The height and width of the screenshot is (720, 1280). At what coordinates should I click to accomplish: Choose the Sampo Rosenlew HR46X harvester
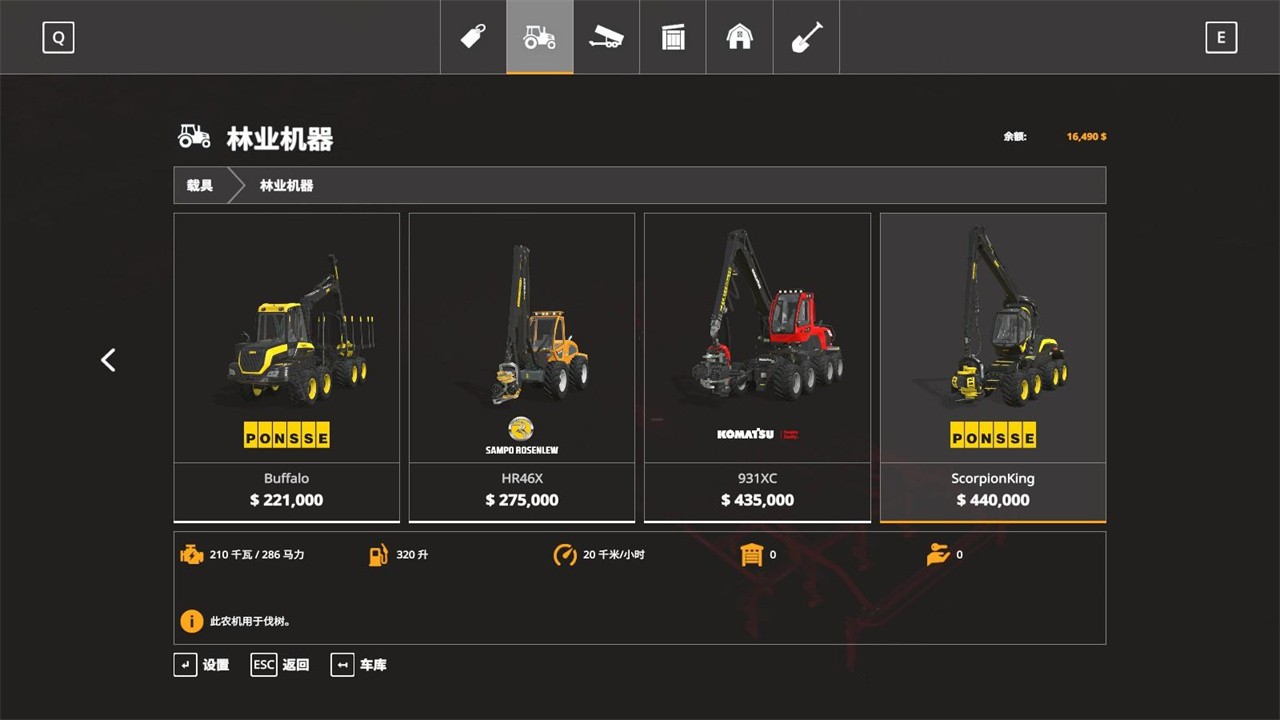521,366
